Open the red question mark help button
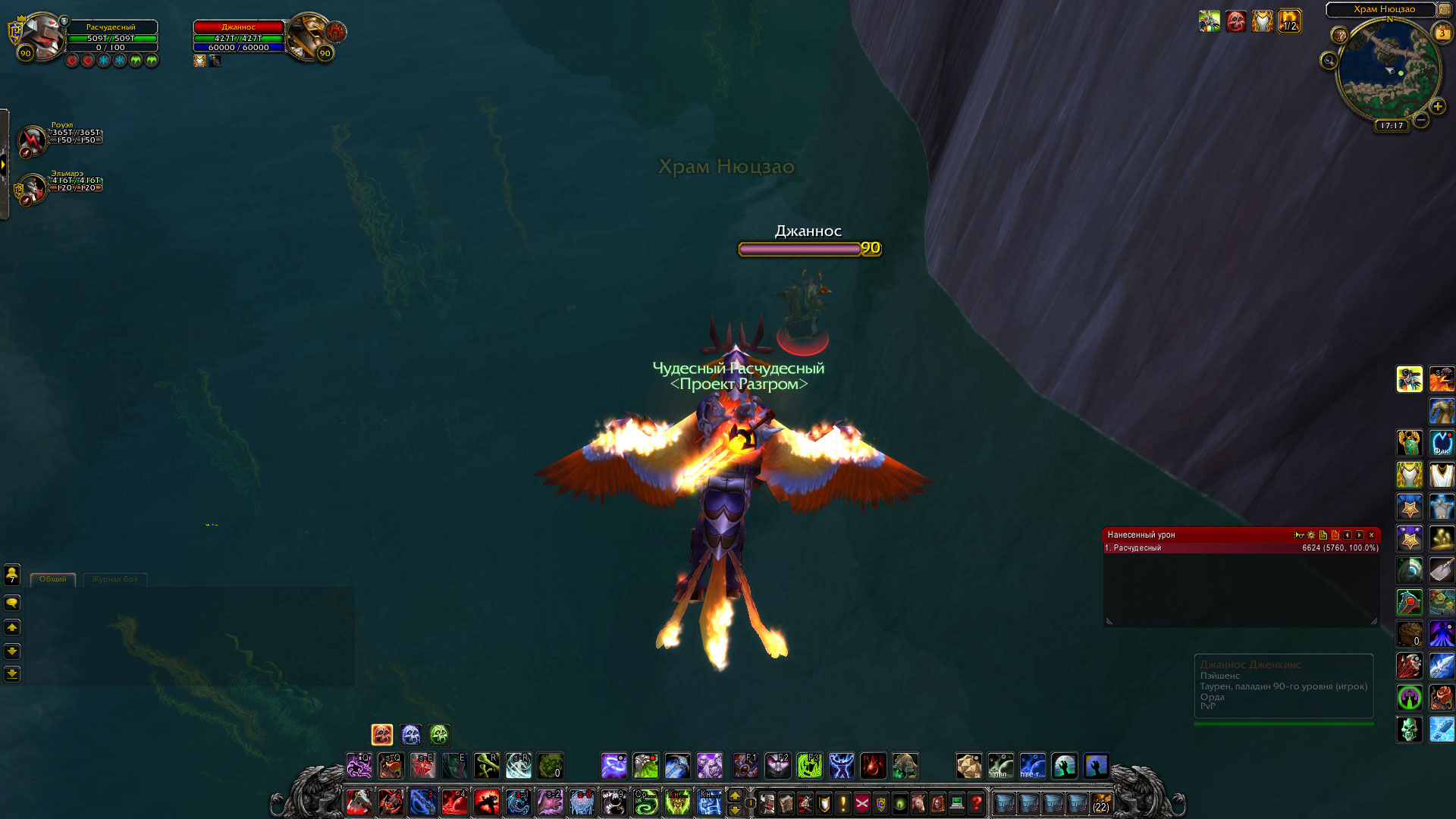 click(x=977, y=803)
